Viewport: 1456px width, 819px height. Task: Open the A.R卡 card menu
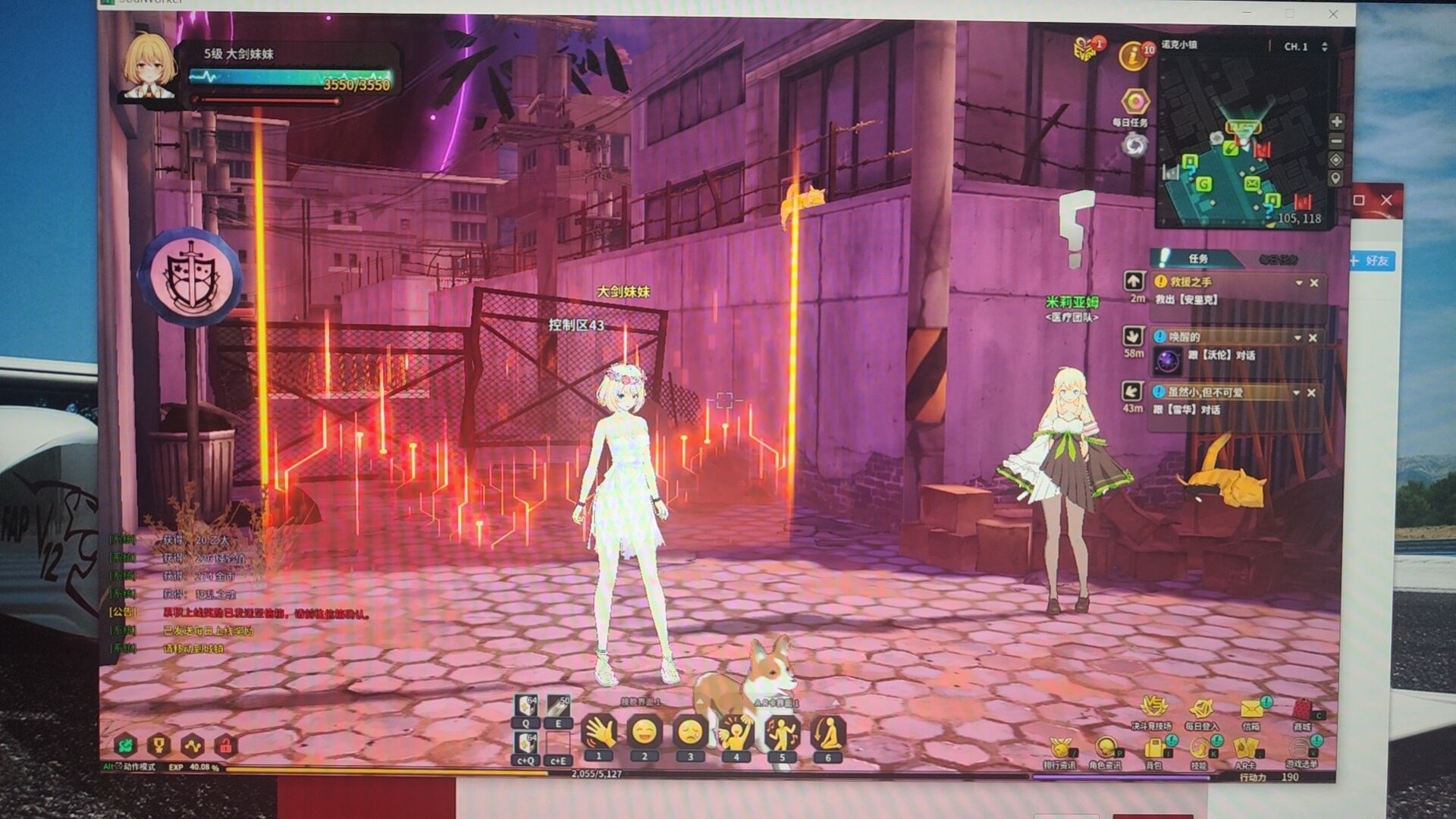click(x=1246, y=749)
